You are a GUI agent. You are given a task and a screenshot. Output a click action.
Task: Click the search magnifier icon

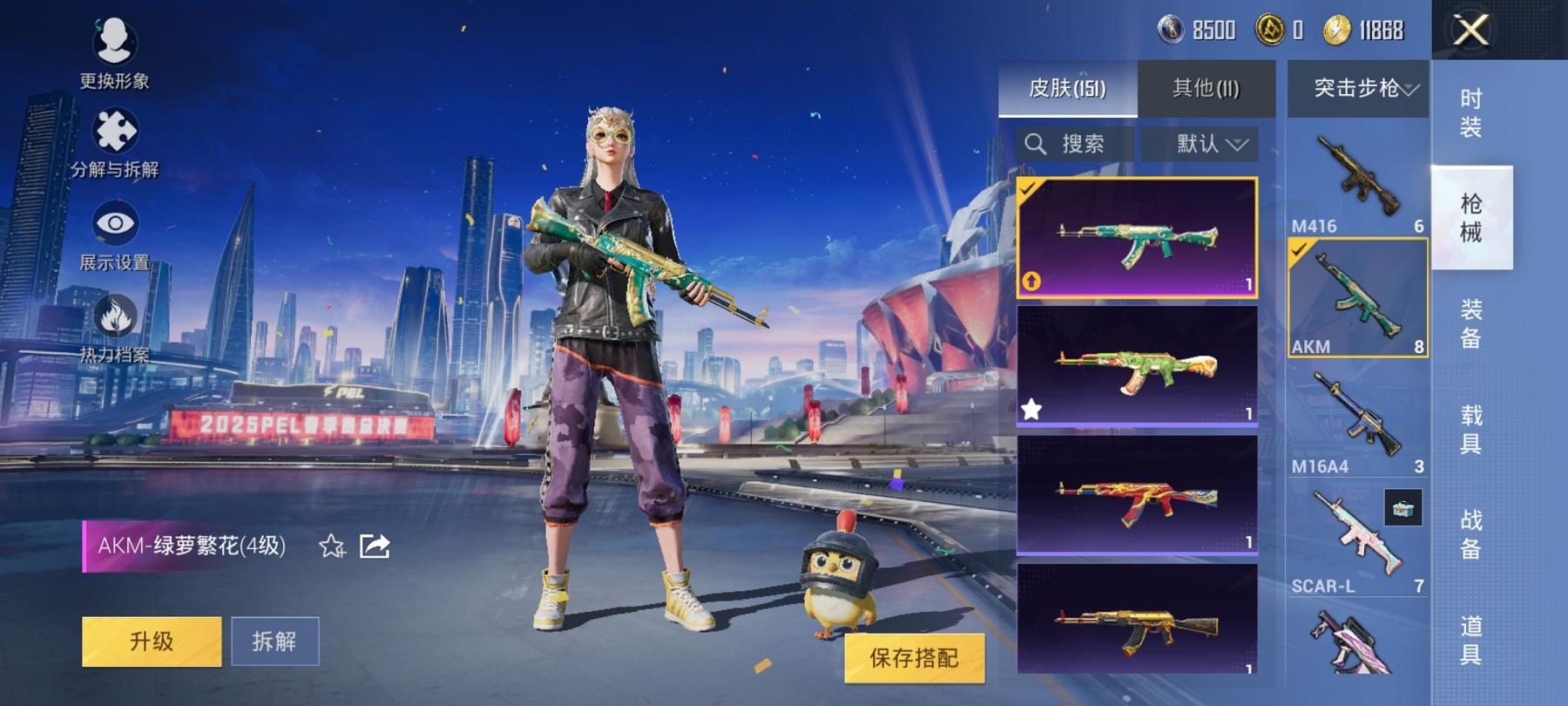1037,143
